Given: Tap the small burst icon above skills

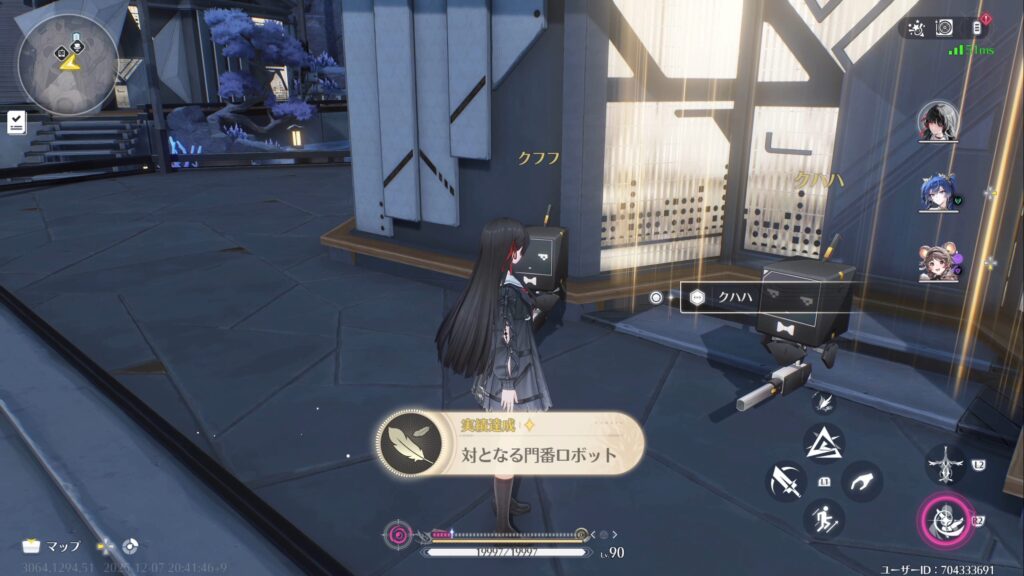Looking at the screenshot, I should (824, 402).
